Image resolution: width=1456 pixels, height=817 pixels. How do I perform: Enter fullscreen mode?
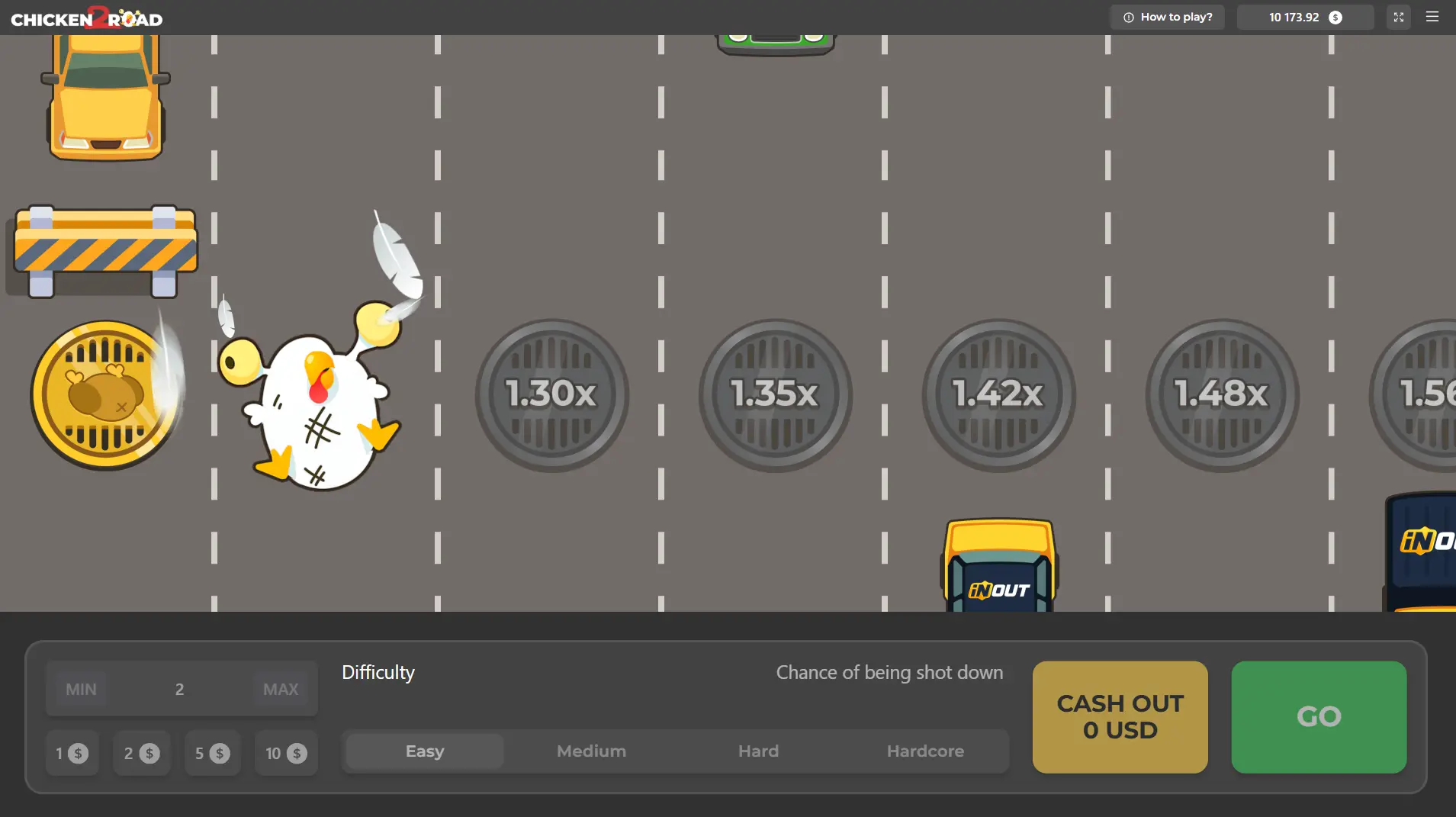tap(1398, 17)
